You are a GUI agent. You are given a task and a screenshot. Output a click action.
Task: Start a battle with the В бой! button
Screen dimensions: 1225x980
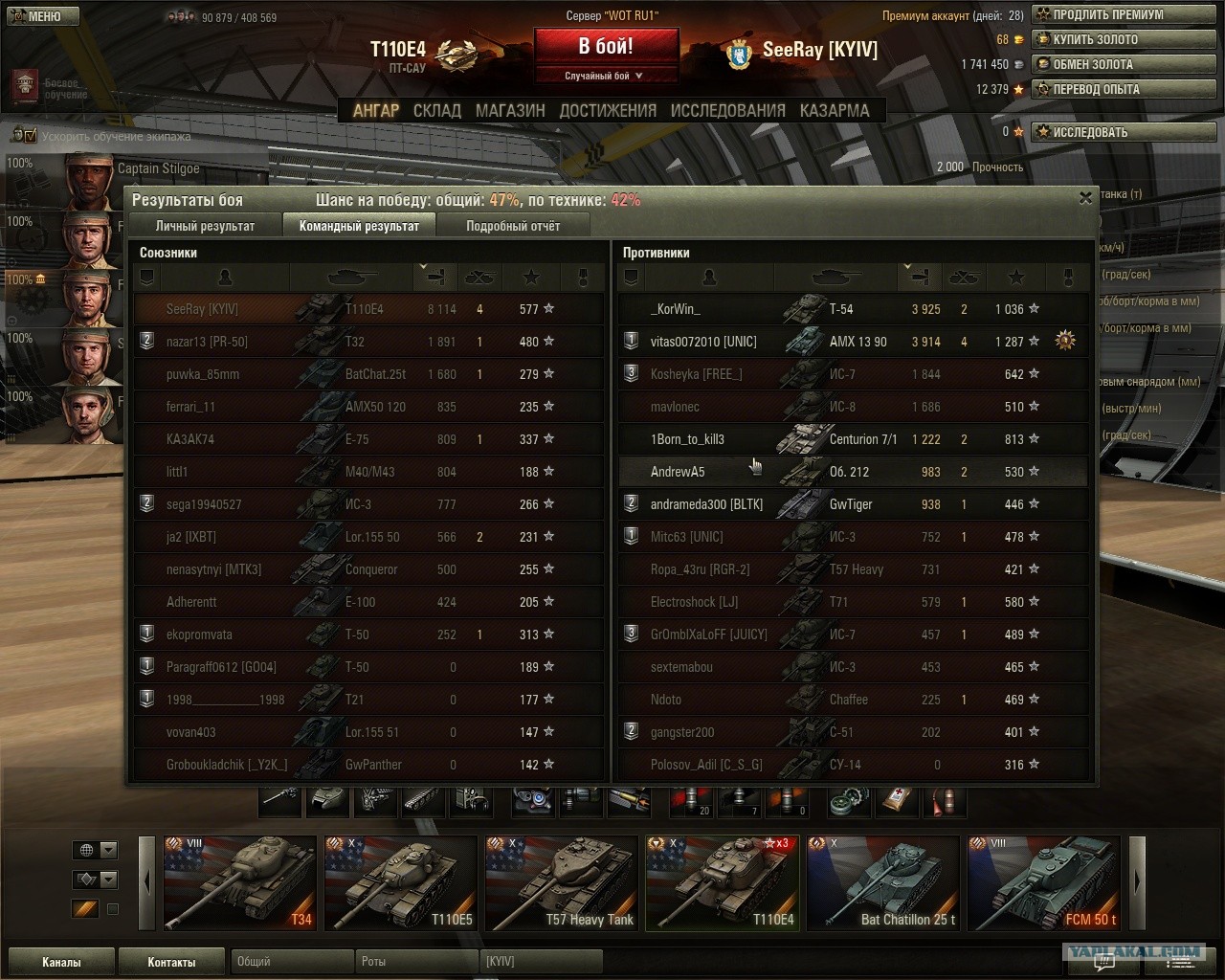(606, 47)
